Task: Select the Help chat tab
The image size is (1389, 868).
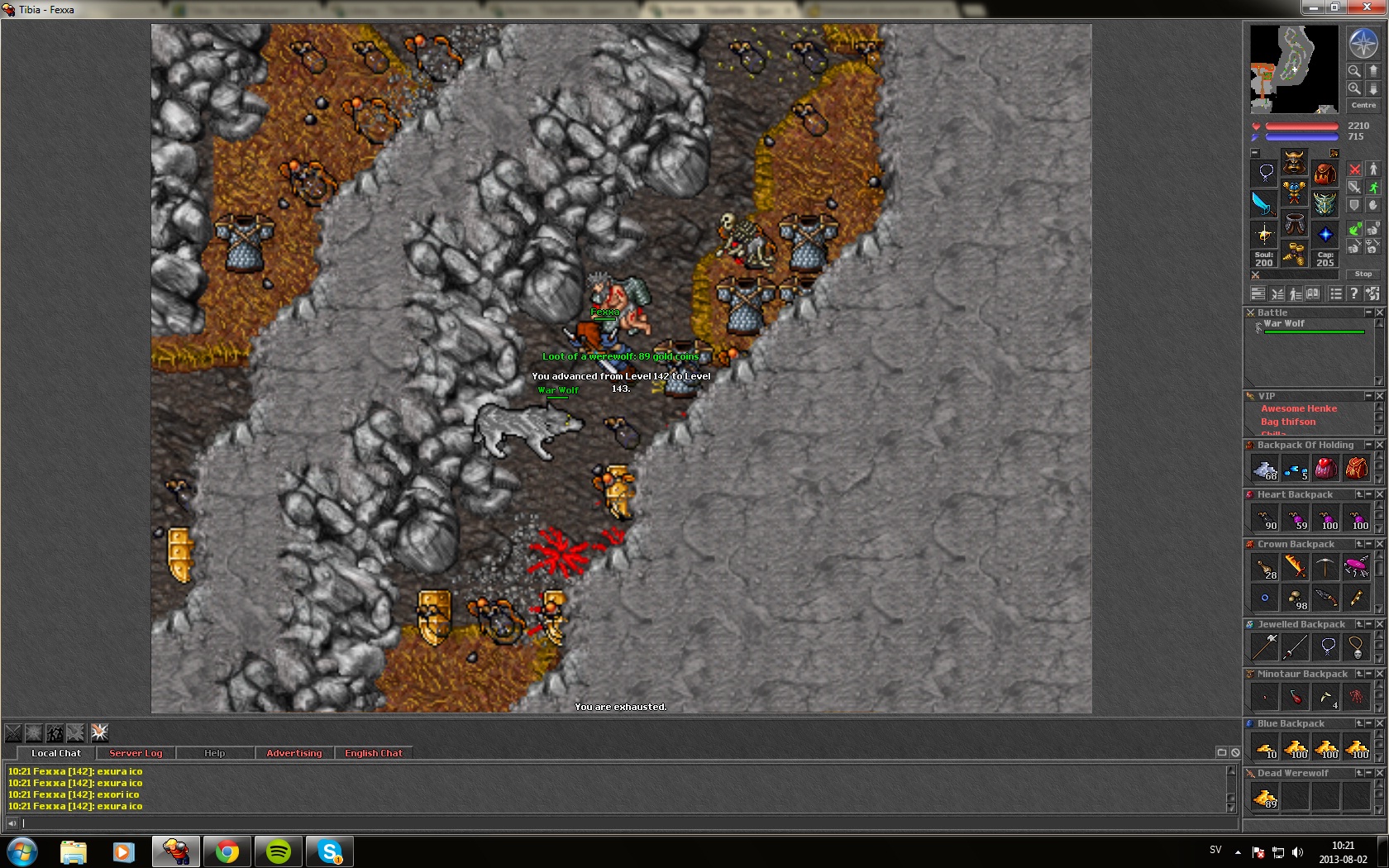Action: pos(214,753)
